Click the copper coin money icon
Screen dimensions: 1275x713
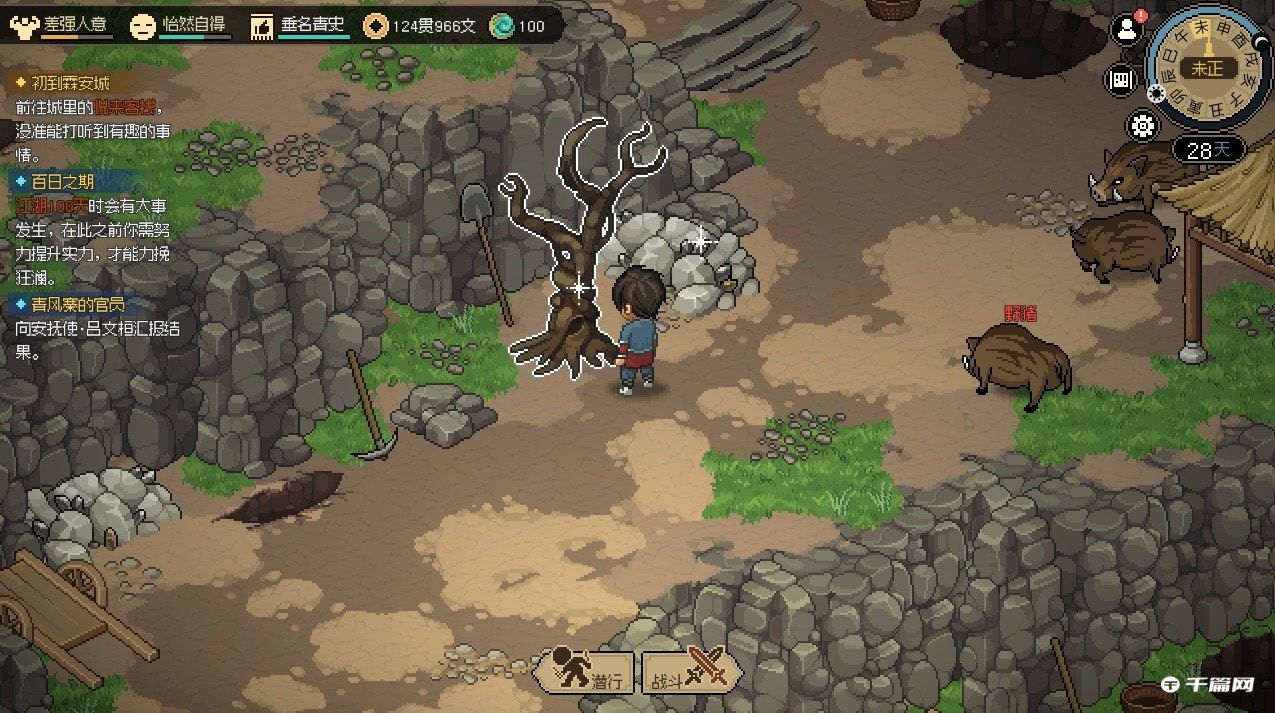click(376, 25)
